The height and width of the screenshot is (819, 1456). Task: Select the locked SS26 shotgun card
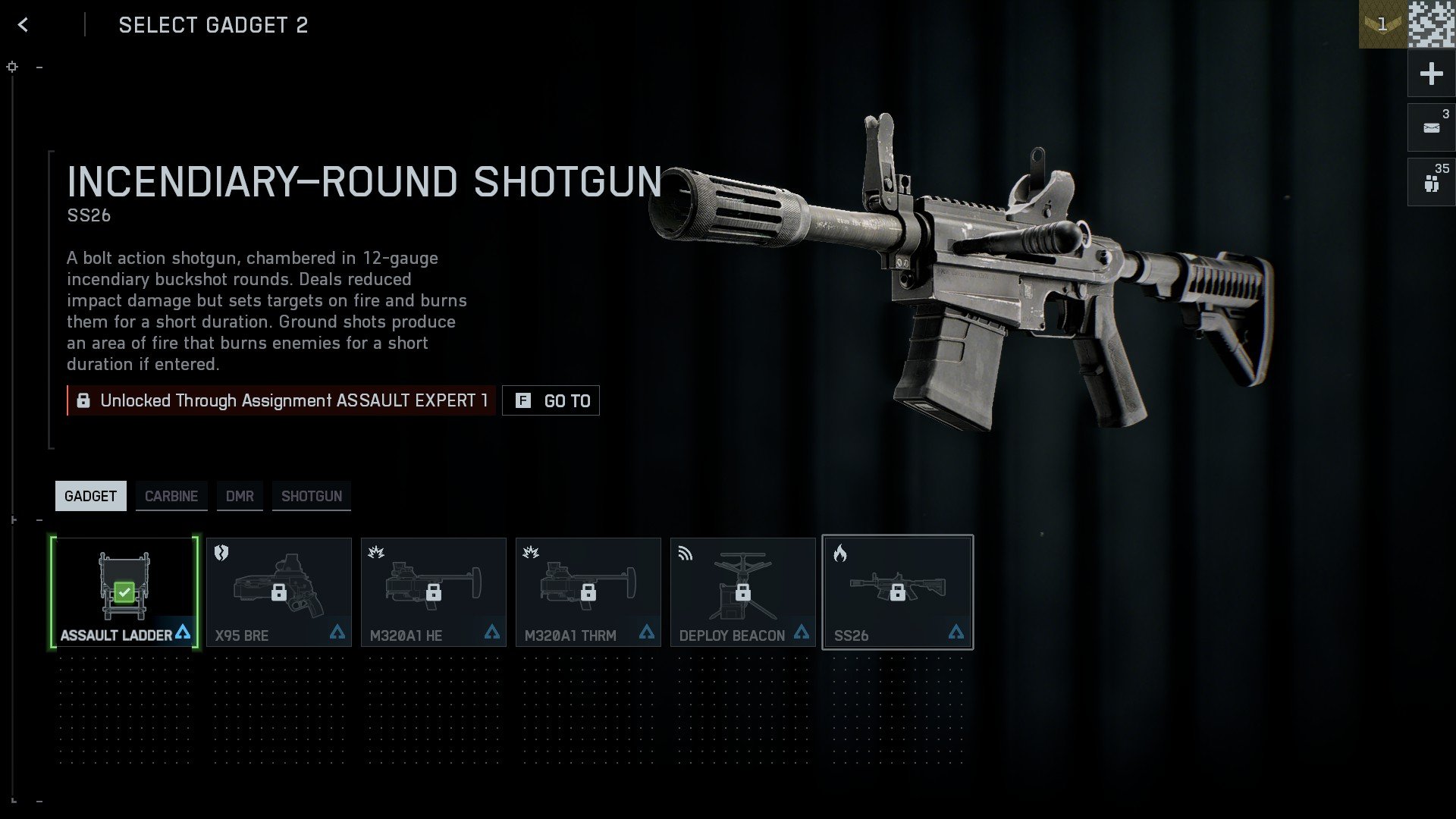[897, 591]
